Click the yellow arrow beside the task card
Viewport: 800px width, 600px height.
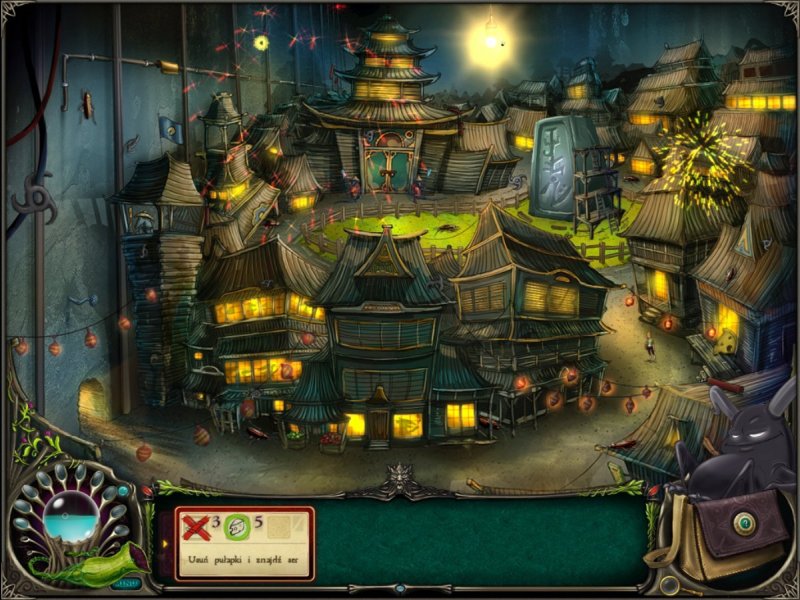click(x=166, y=545)
